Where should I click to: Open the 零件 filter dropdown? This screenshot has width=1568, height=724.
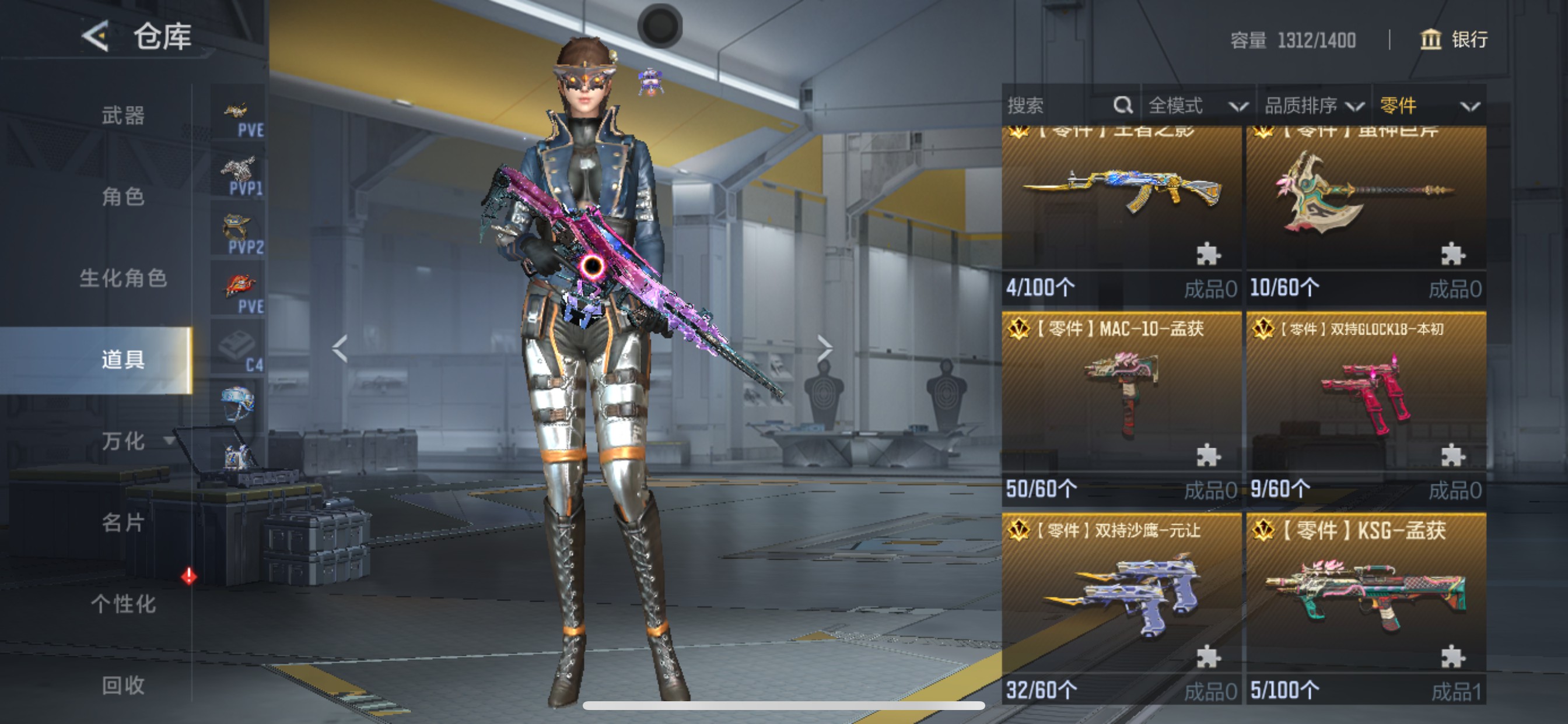(x=1428, y=106)
